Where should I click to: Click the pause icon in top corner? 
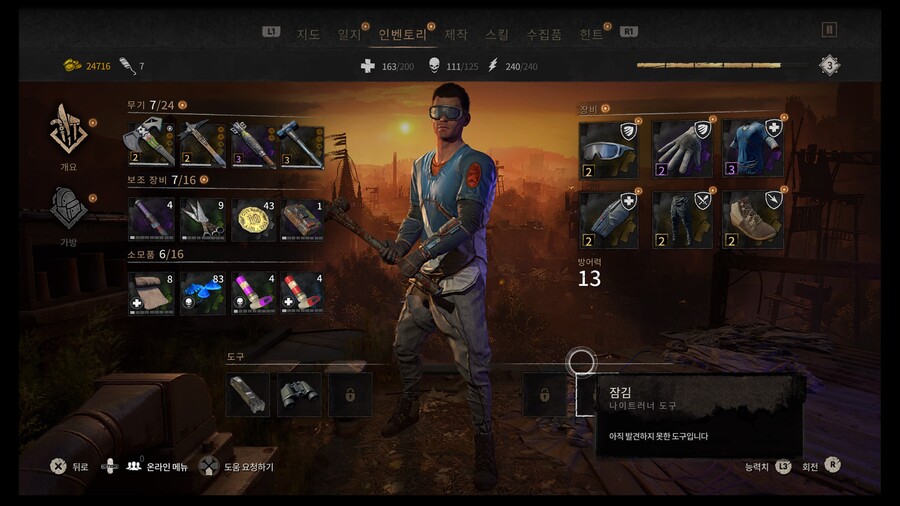pos(828,30)
